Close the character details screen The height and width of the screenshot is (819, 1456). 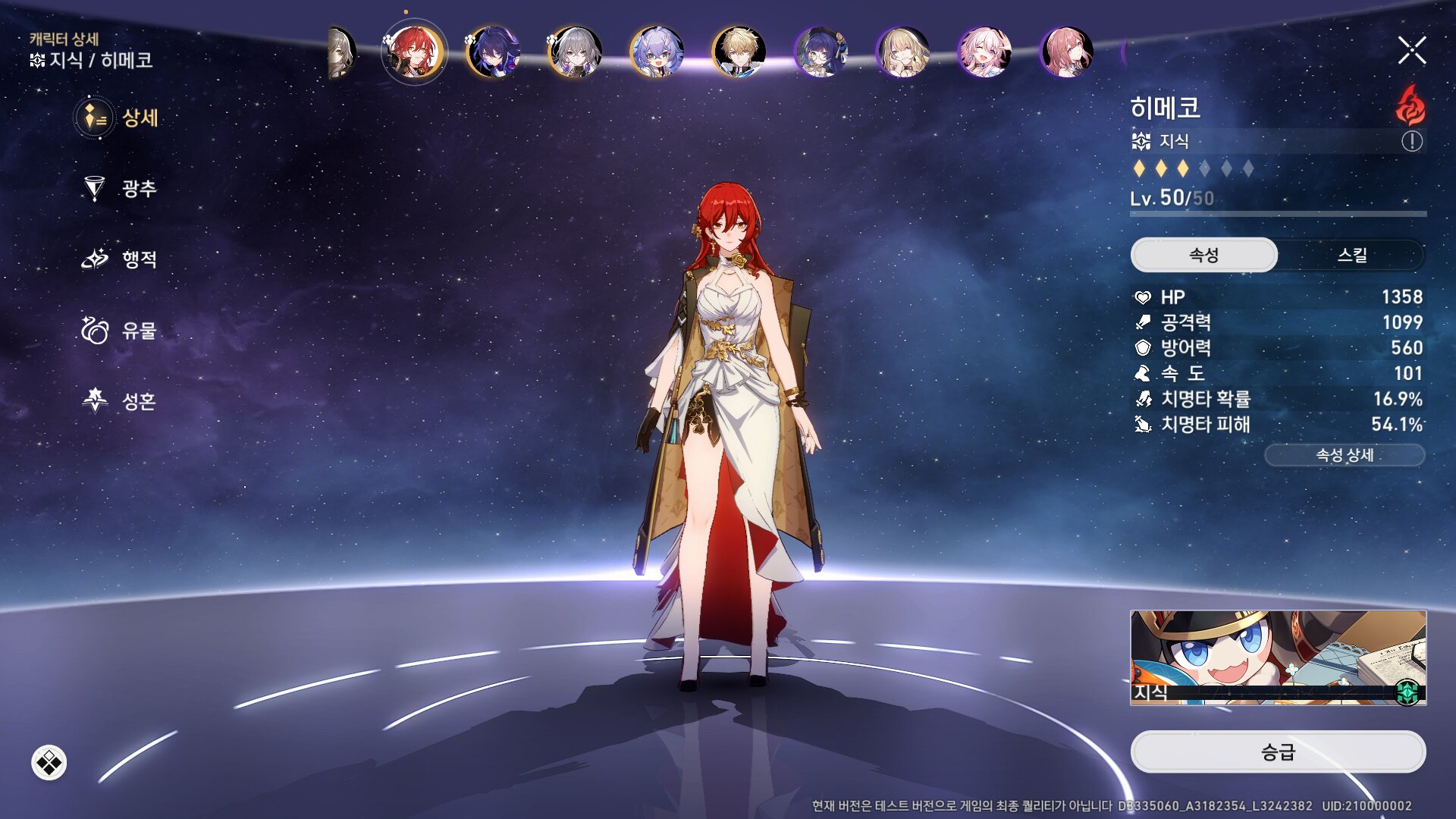click(x=1411, y=51)
